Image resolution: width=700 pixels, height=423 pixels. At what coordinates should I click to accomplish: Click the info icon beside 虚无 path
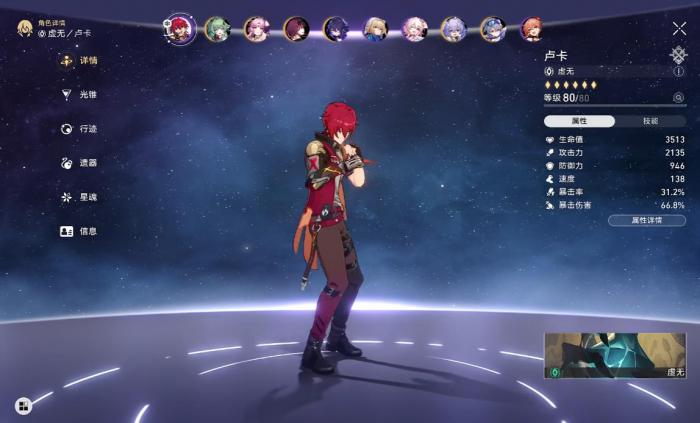(679, 72)
